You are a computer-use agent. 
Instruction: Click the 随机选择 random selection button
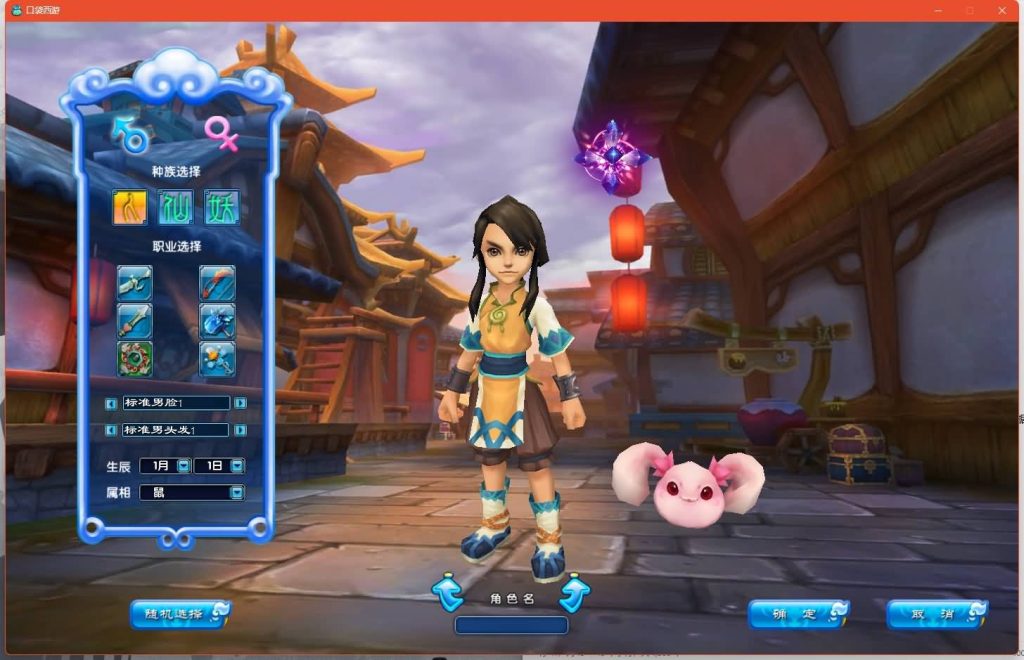coord(180,614)
